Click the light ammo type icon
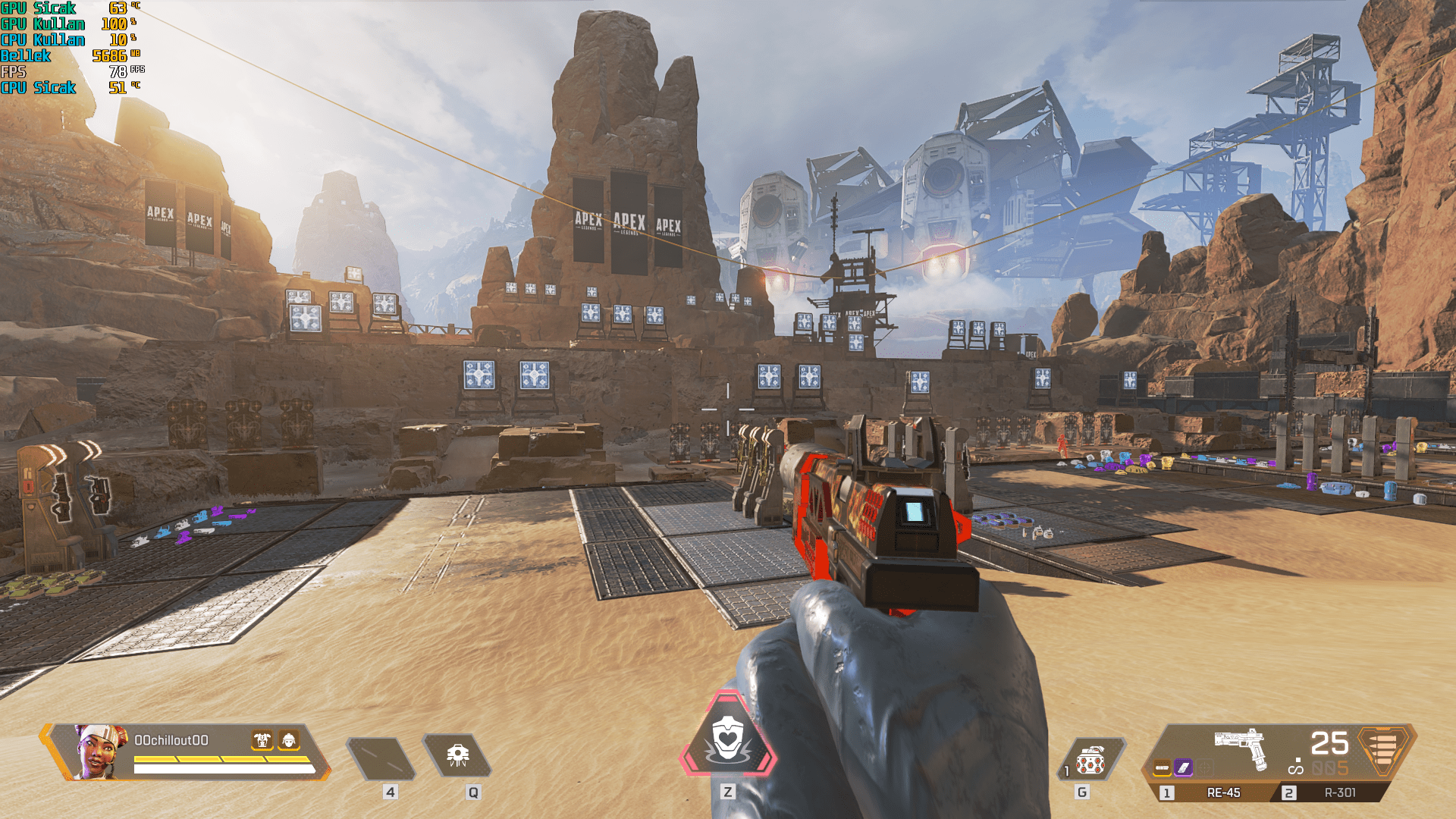The image size is (1456, 819). point(1382,749)
